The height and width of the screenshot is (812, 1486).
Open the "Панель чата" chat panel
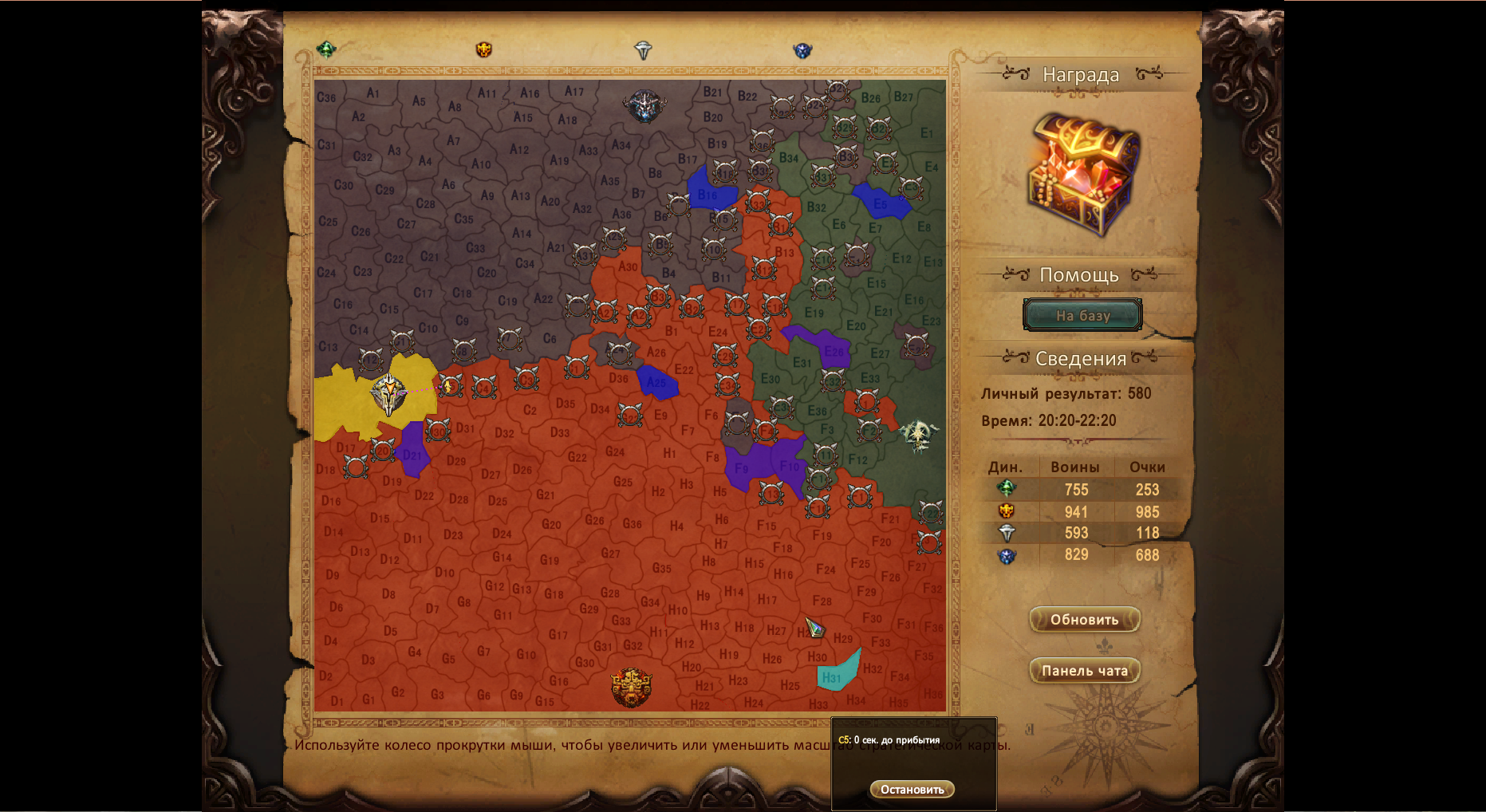[1084, 671]
